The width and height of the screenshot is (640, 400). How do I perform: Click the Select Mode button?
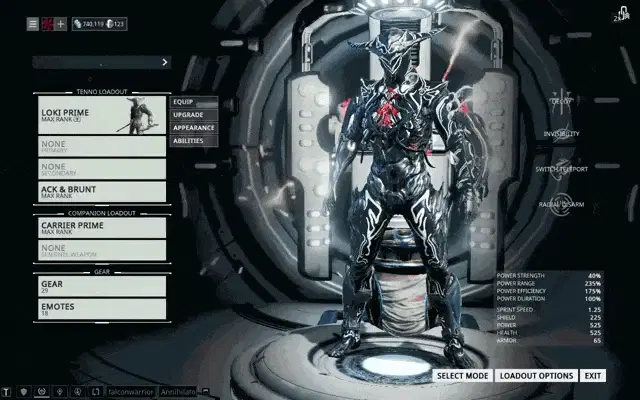click(x=462, y=376)
